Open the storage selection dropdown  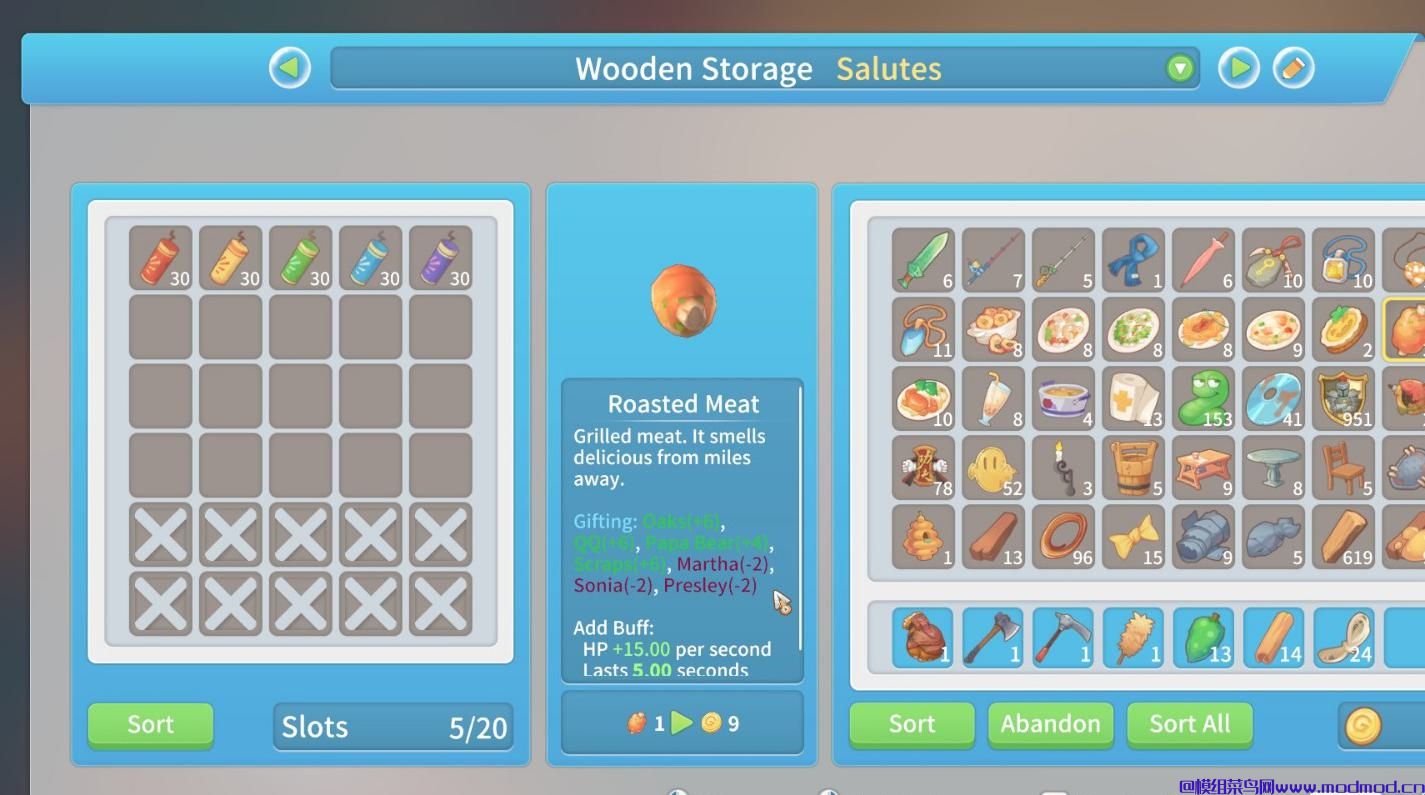click(x=1180, y=68)
